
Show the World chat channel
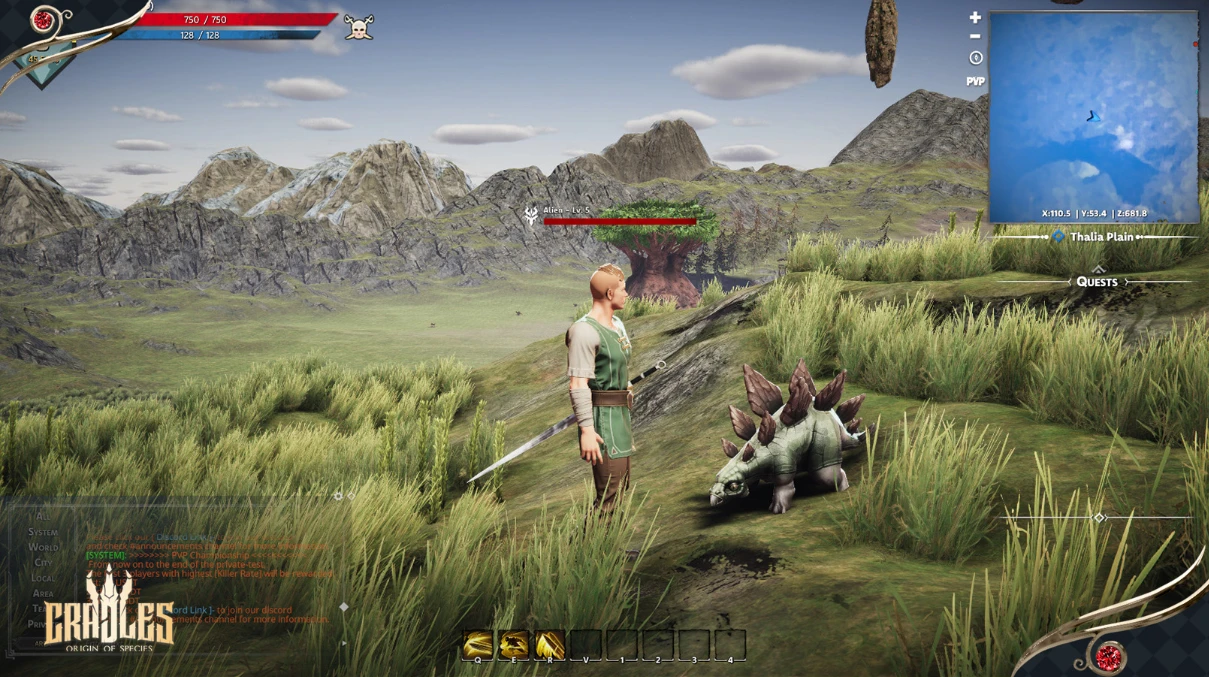(x=43, y=547)
